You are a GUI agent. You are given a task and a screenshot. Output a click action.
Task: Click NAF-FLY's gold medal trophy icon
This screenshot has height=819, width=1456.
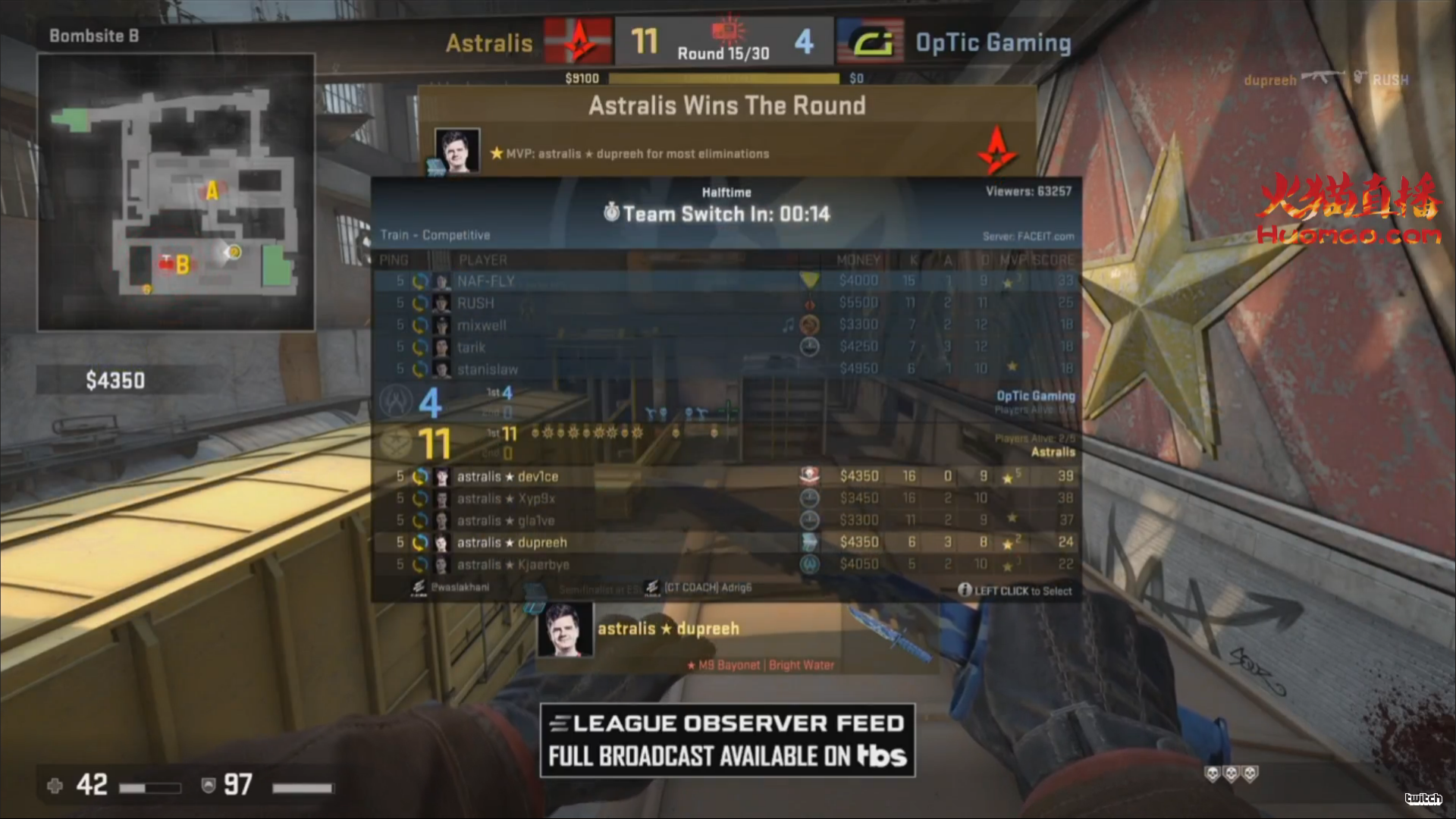tap(809, 281)
